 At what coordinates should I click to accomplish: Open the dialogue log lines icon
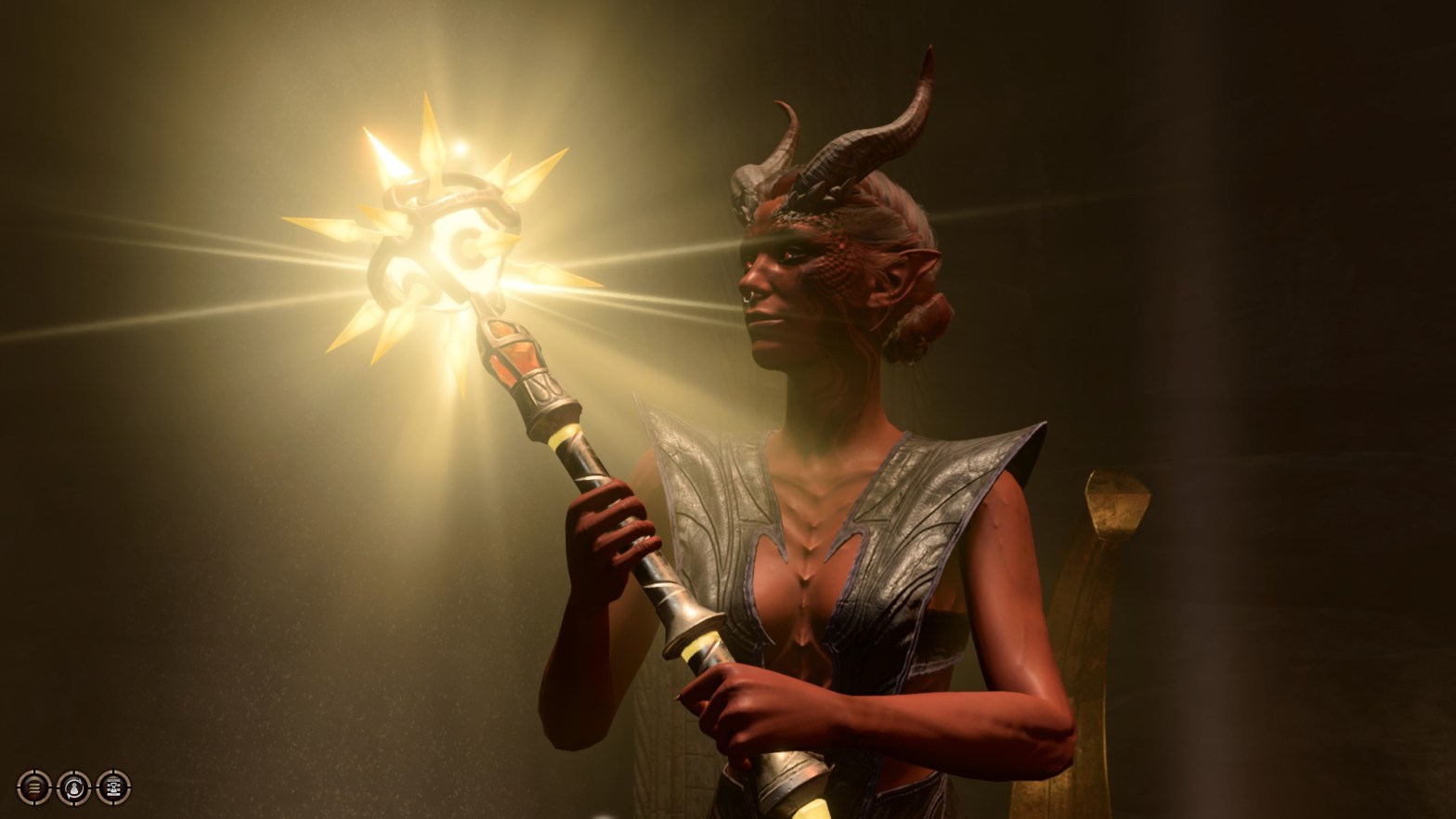tap(34, 787)
